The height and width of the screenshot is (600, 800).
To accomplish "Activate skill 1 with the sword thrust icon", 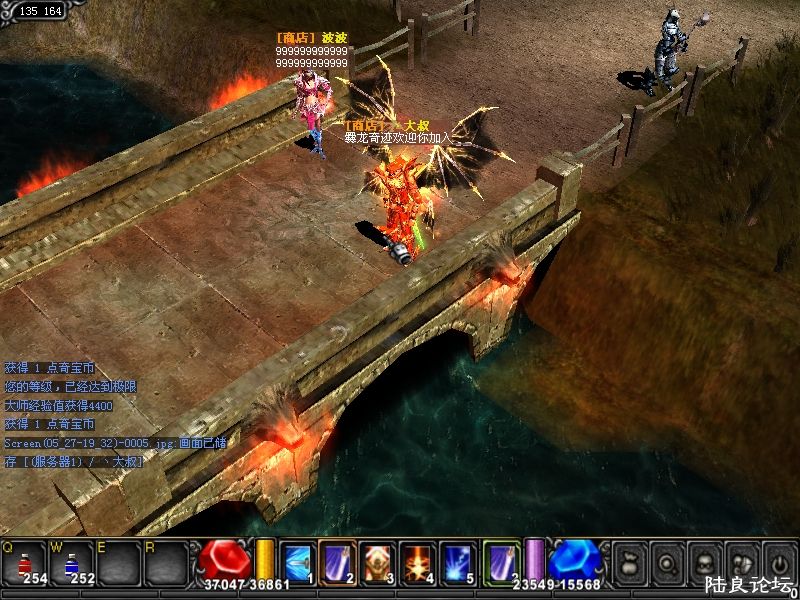I will coord(298,561).
